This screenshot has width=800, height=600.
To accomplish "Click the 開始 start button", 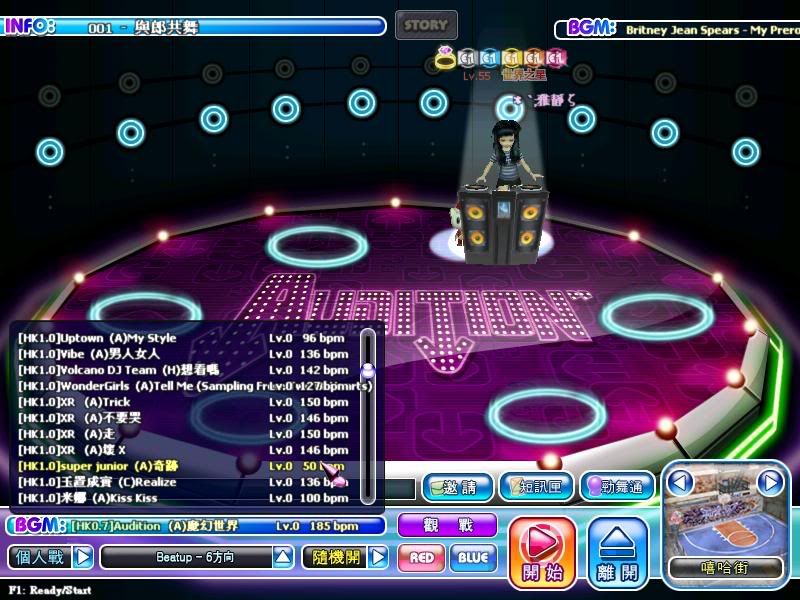I will click(x=542, y=551).
